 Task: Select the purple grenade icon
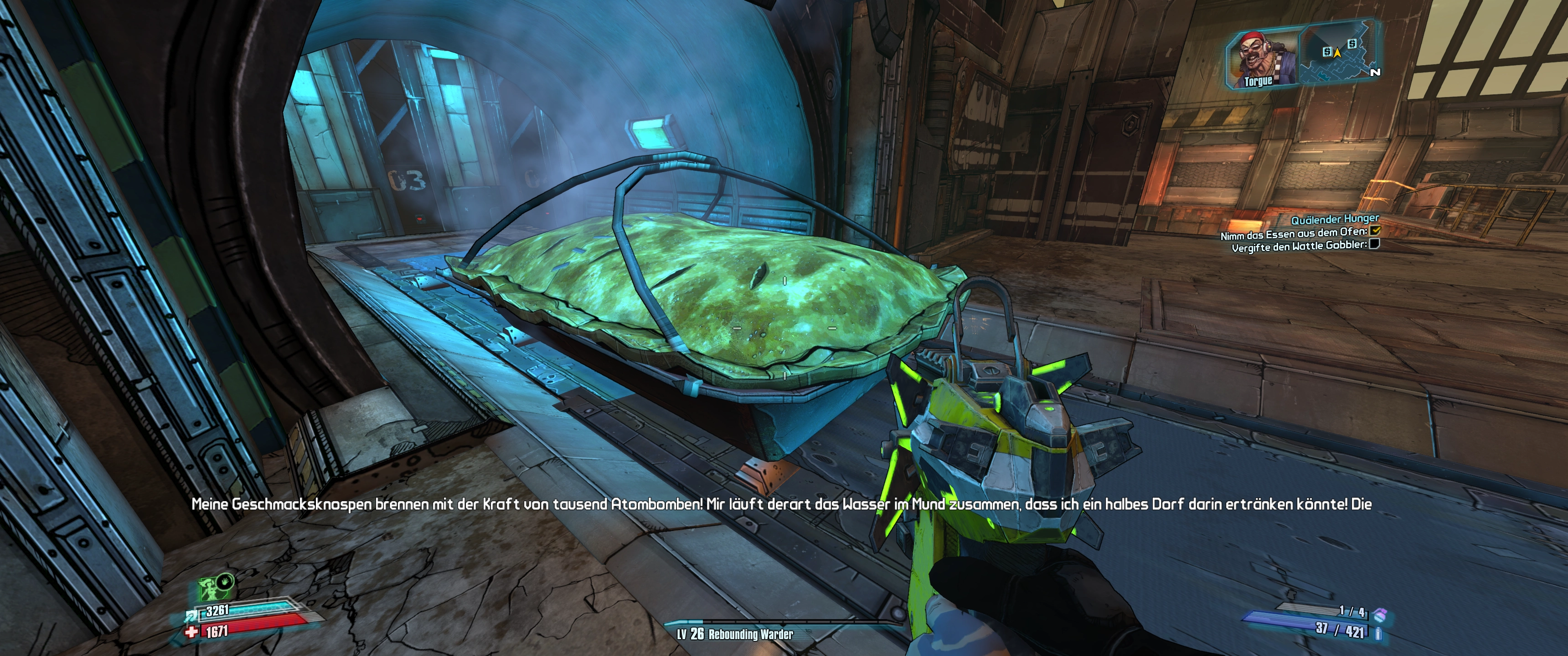[1380, 615]
